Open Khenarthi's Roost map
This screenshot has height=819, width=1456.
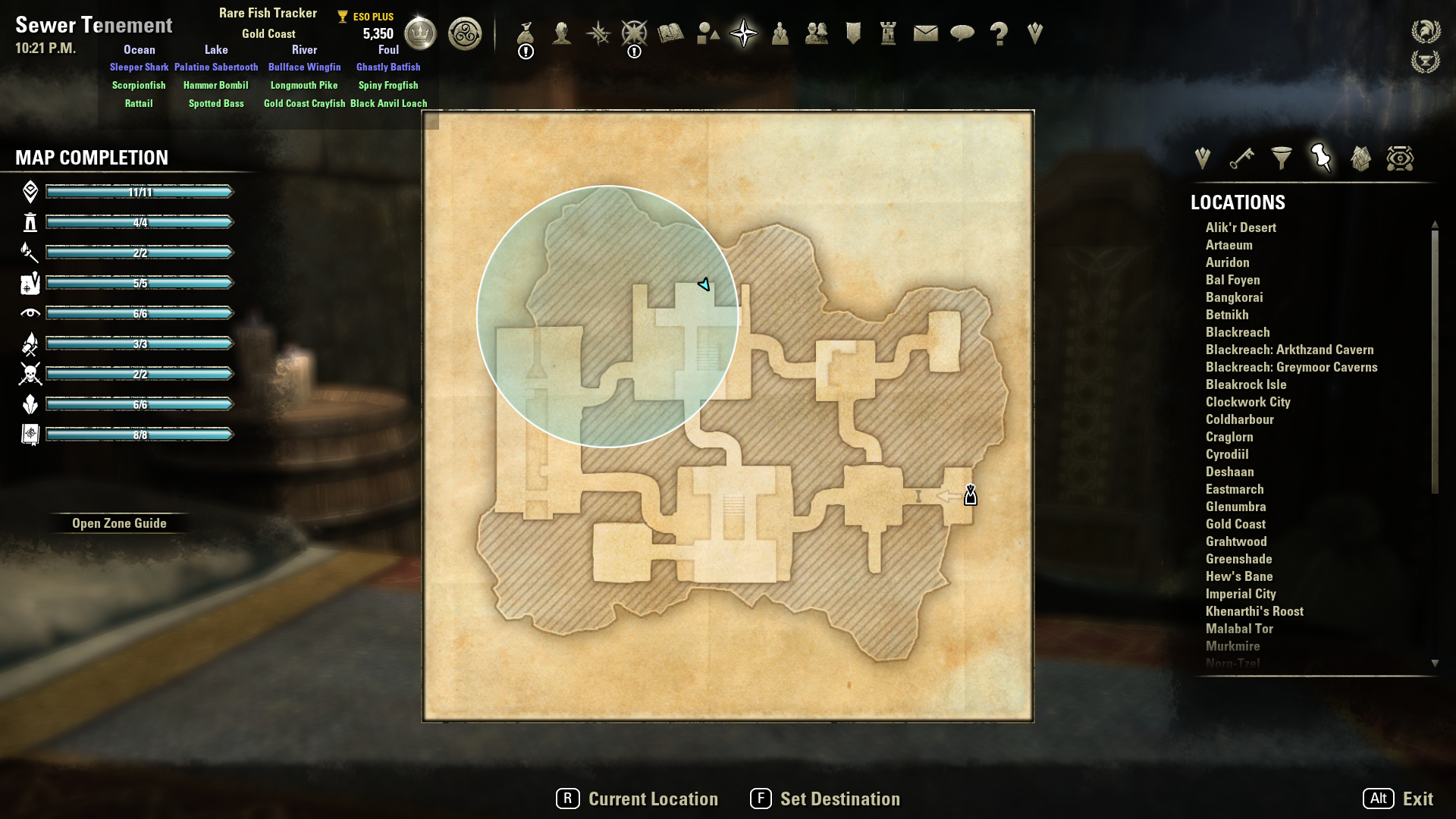point(1254,611)
